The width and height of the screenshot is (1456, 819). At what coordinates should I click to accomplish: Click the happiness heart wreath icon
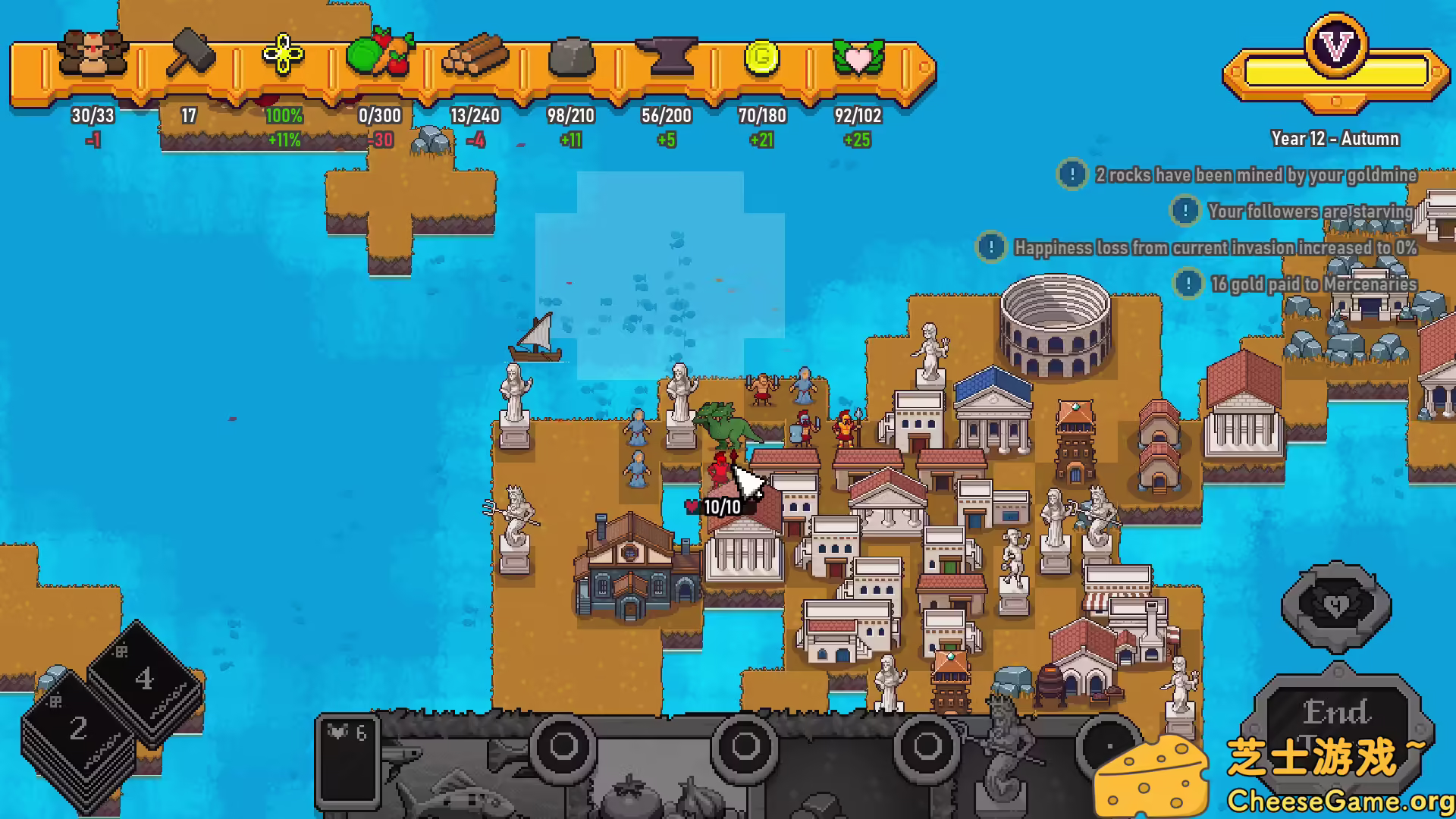(858, 56)
